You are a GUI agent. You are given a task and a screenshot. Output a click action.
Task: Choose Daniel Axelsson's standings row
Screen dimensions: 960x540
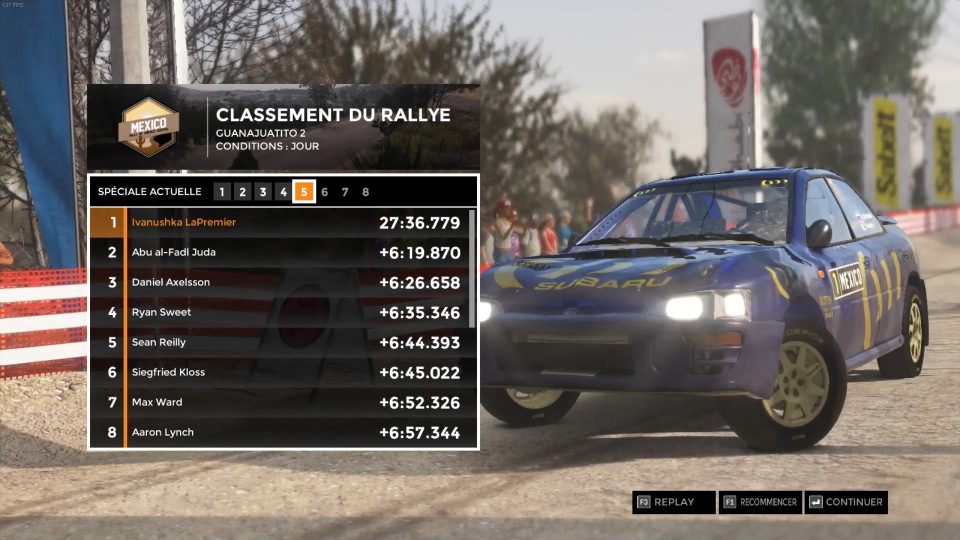[278, 282]
